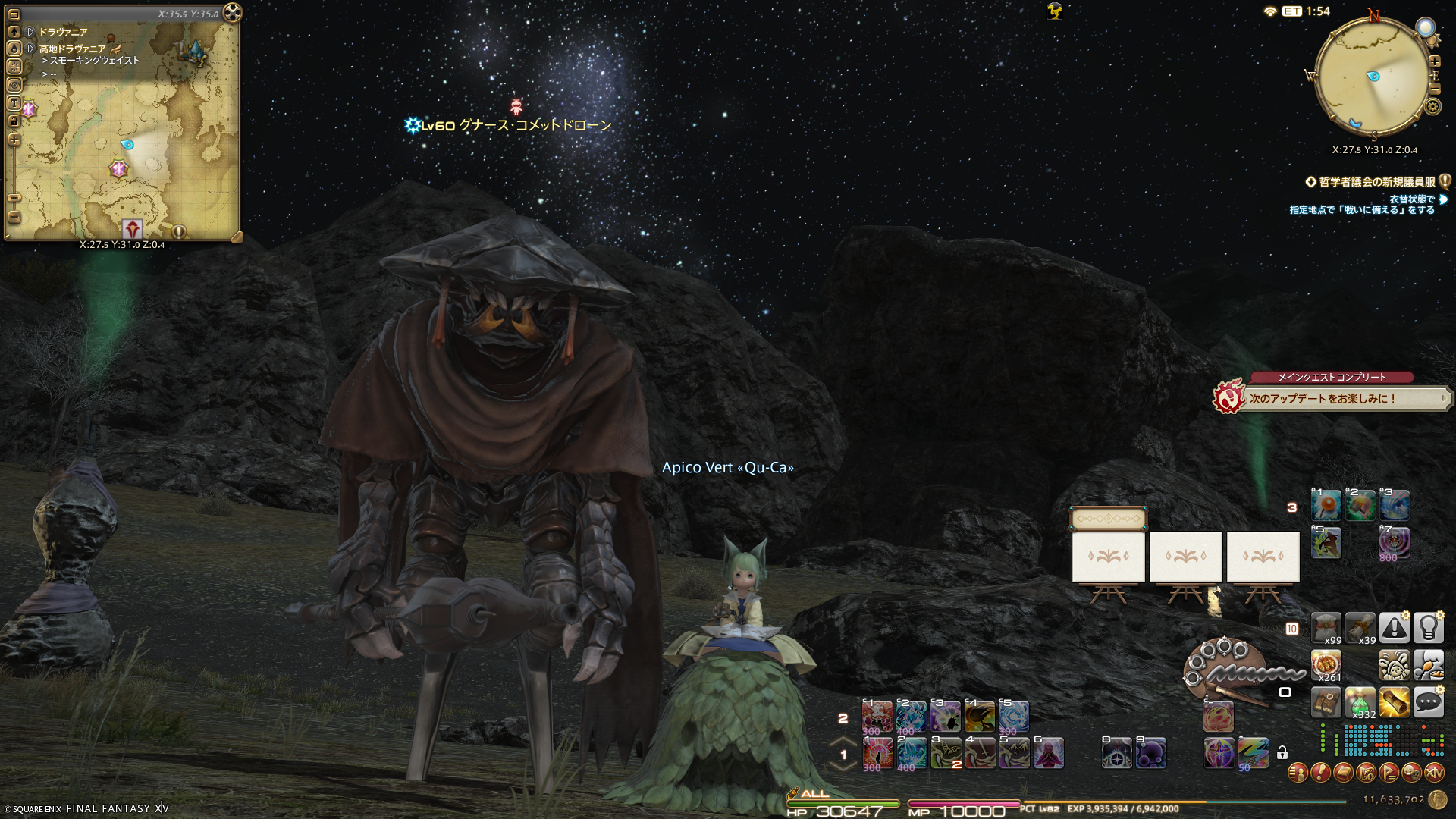Select the aetheryte crystal marker on map
The width and height of the screenshot is (1456, 819).
point(196,51)
